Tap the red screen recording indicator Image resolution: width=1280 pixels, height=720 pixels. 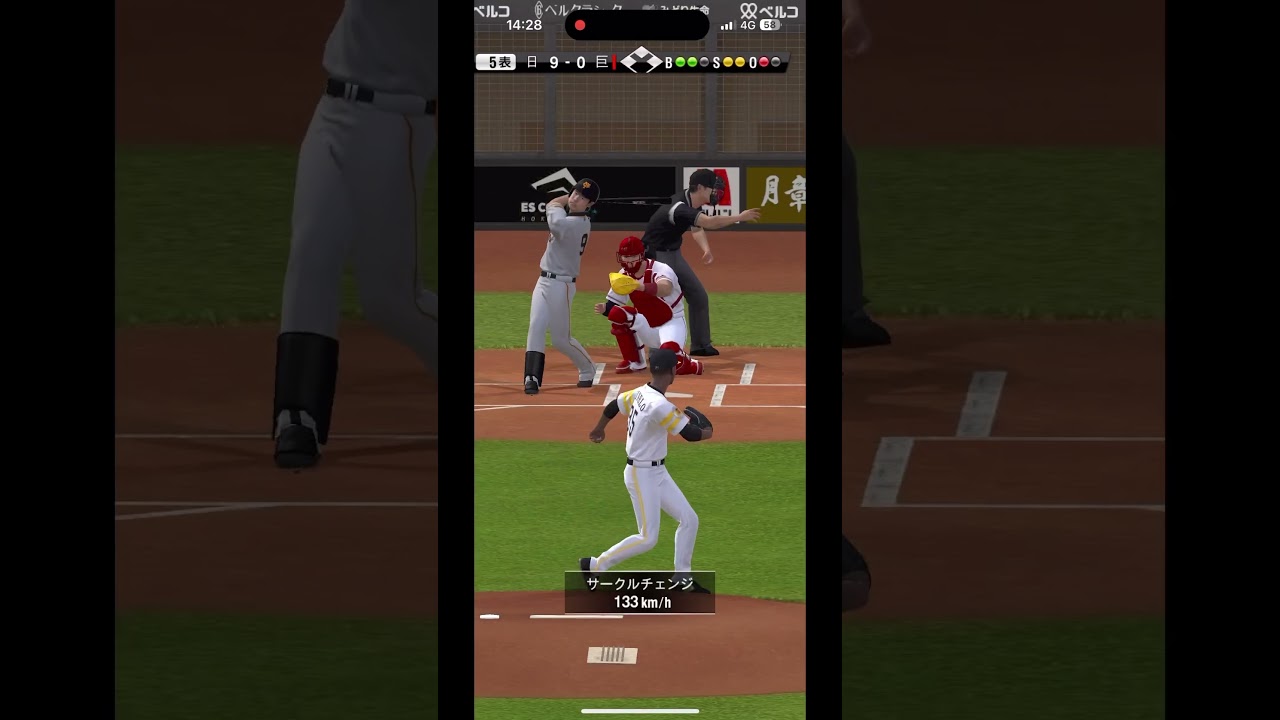point(579,25)
